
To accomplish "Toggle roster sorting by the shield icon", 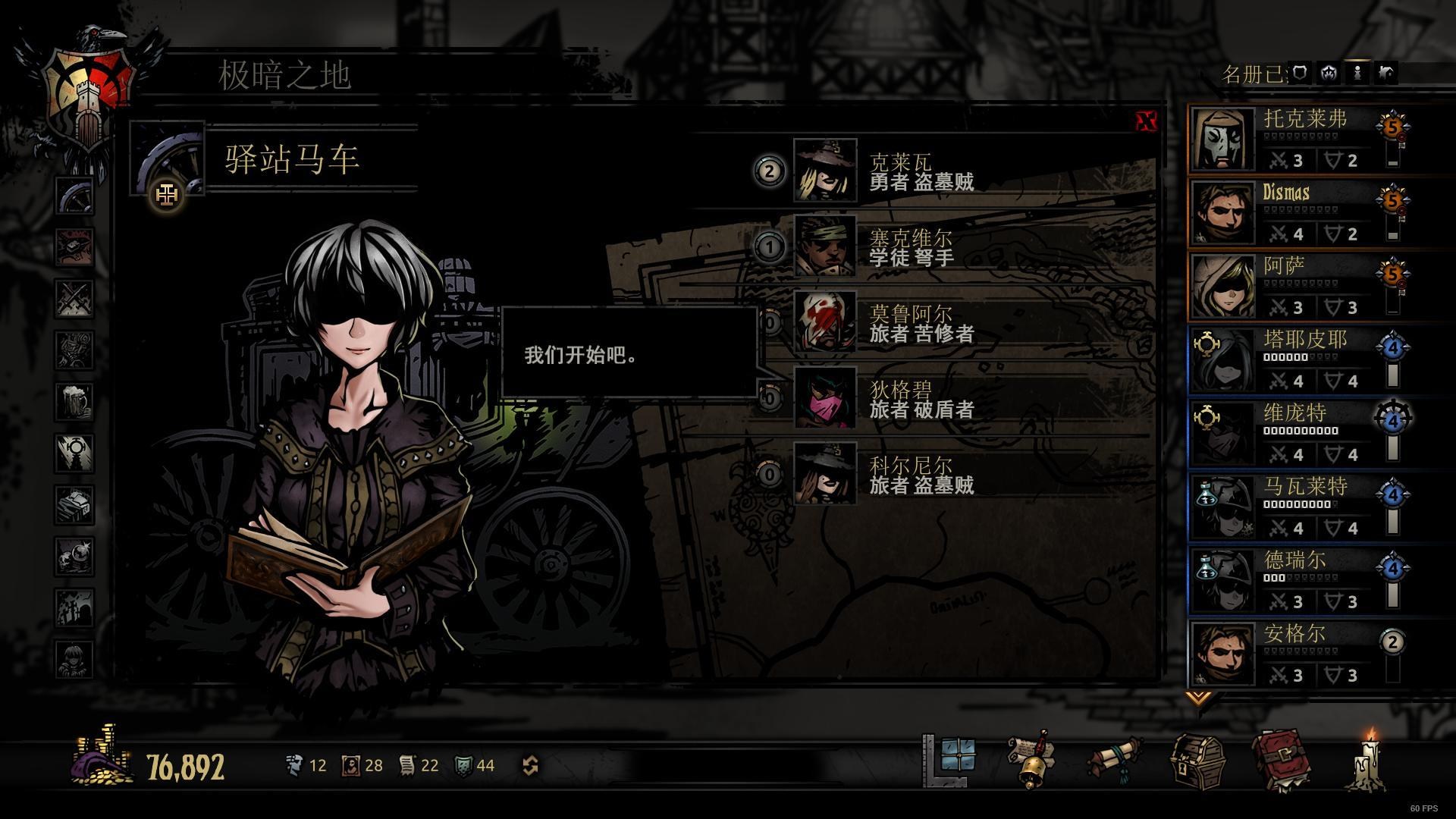I will click(x=1300, y=74).
